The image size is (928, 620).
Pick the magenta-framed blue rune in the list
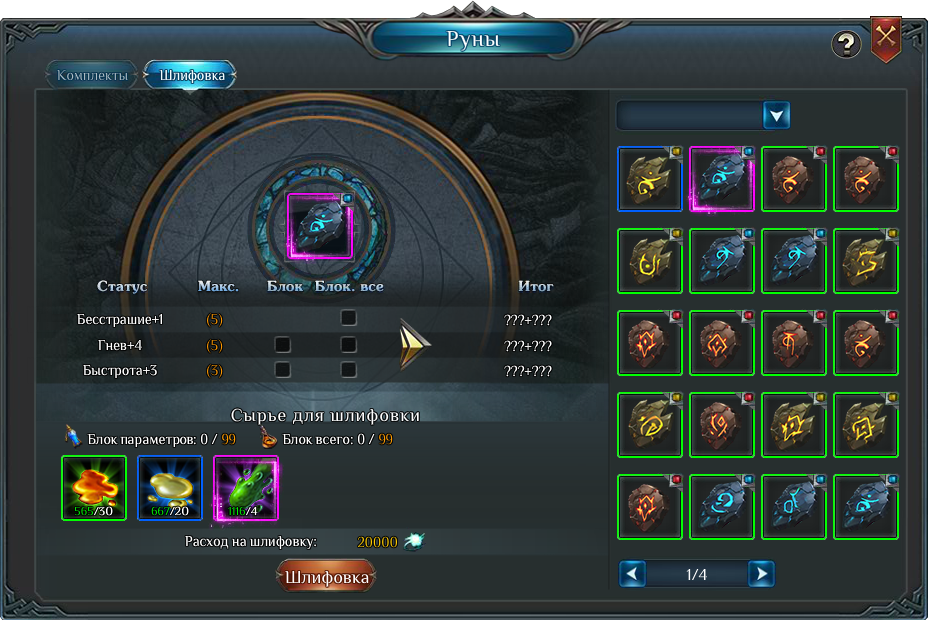[x=722, y=179]
